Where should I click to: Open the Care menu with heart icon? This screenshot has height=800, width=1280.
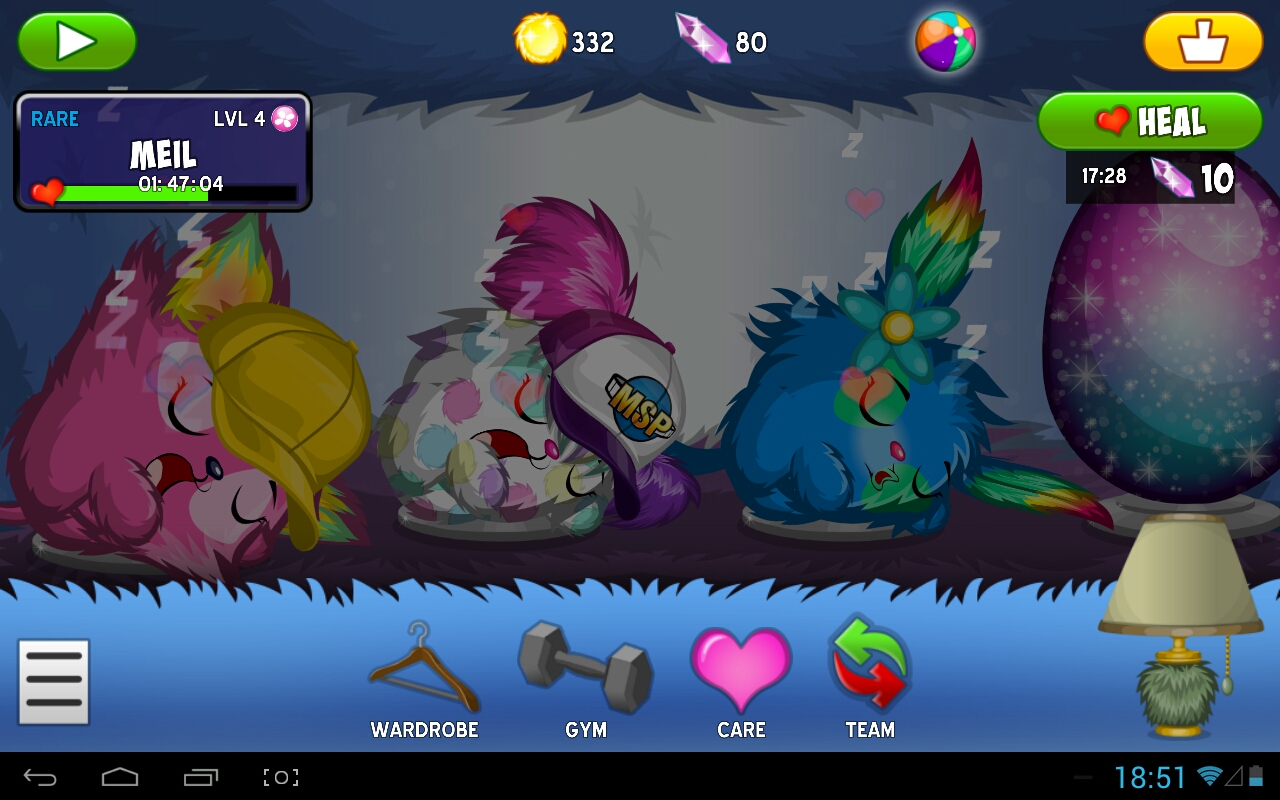(740, 673)
